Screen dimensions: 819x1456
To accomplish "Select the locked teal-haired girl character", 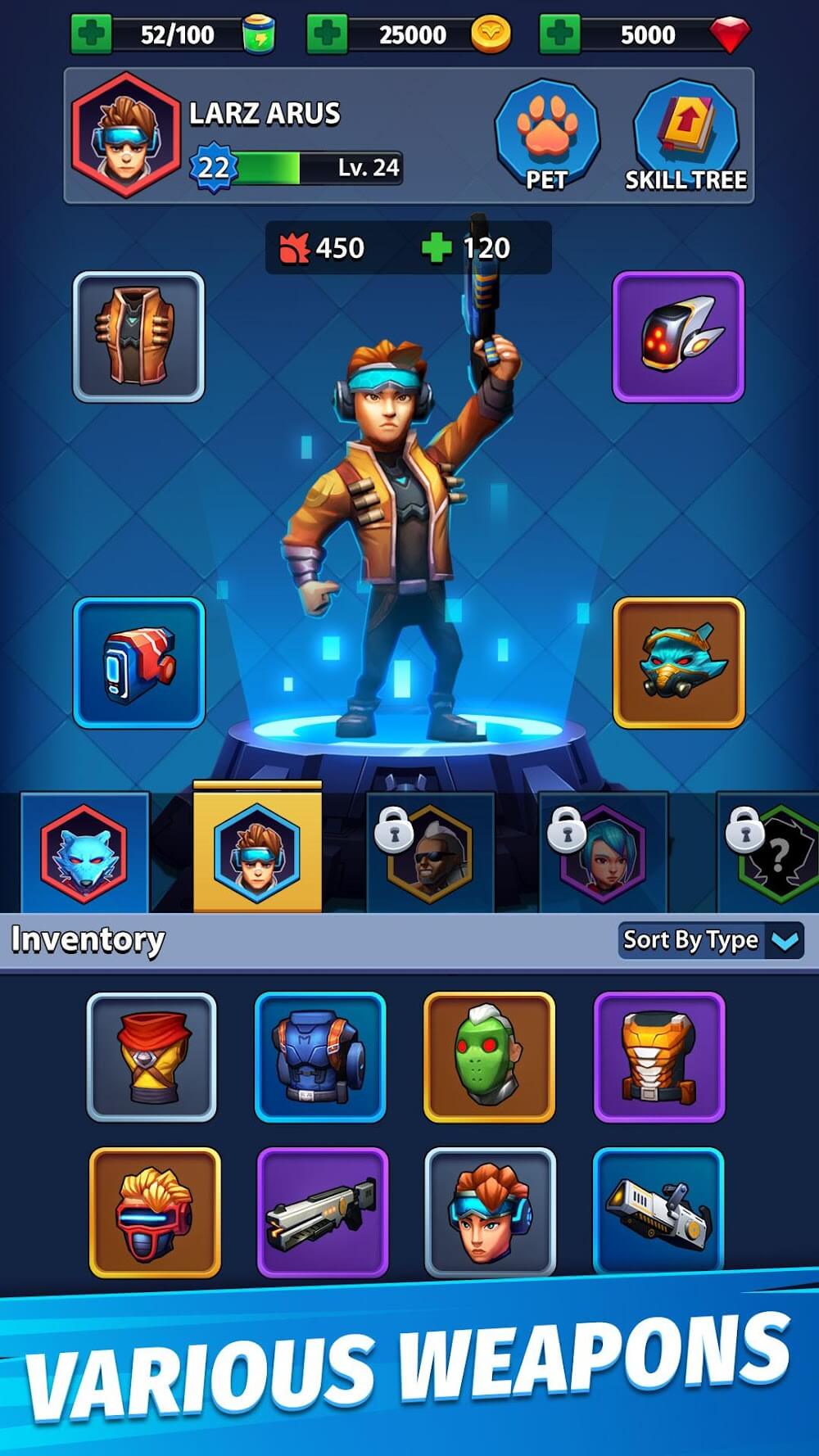I will 602,853.
